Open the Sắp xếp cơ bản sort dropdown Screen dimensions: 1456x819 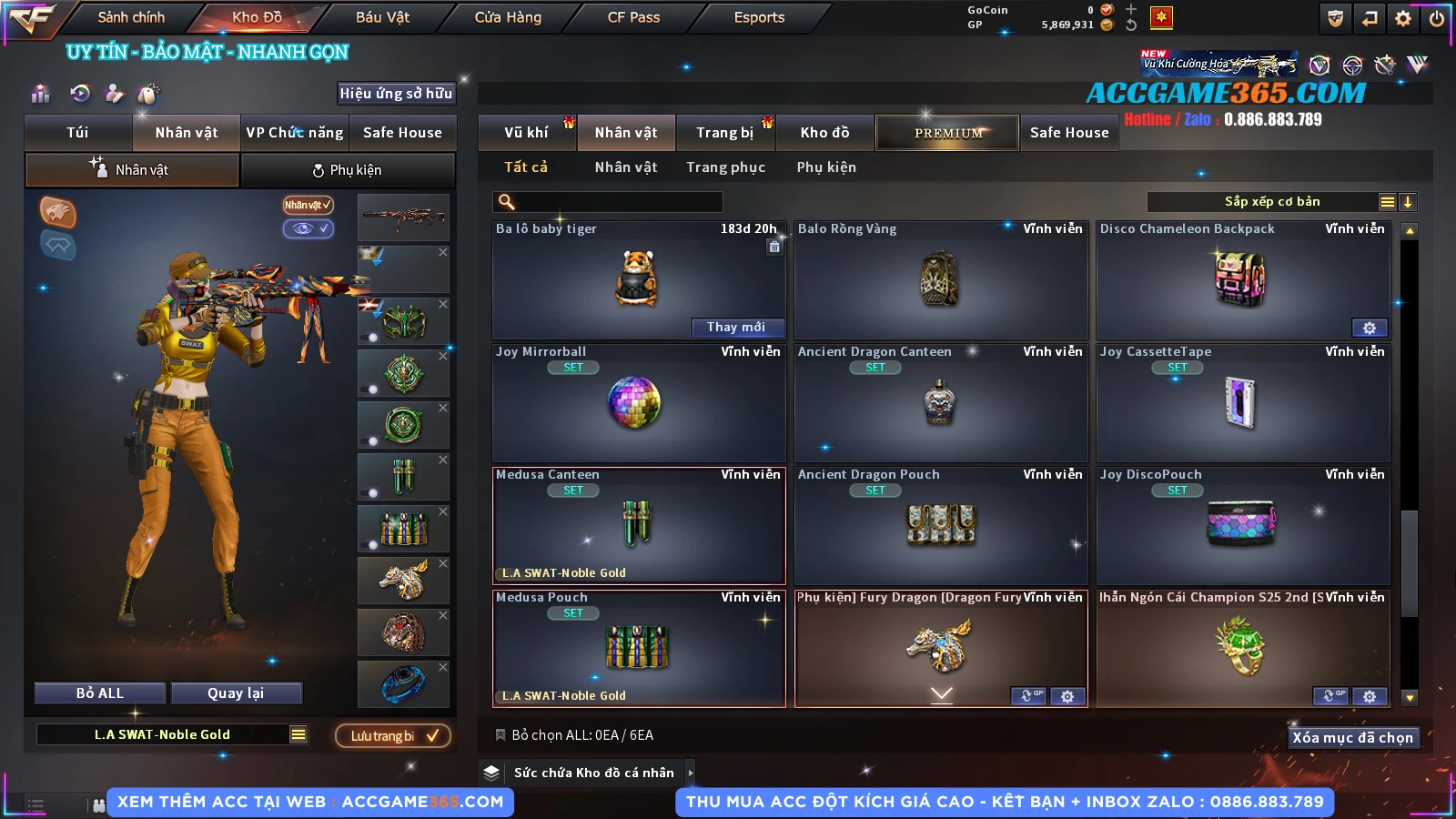[x=1271, y=202]
